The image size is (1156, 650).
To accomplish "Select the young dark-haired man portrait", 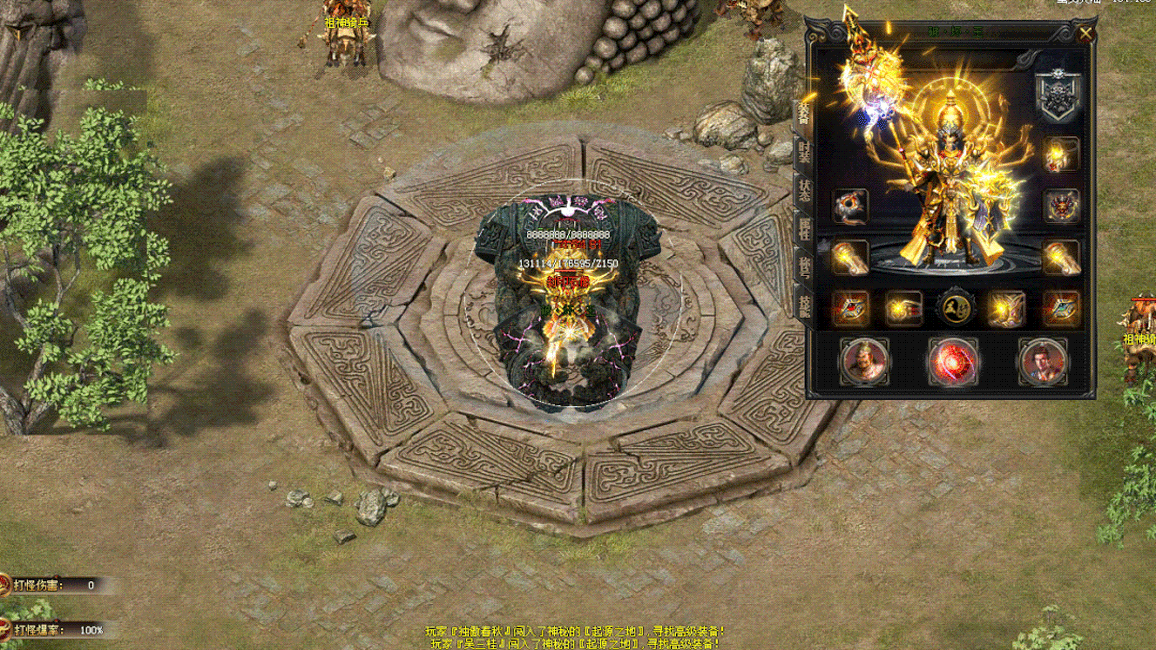I will (1042, 362).
